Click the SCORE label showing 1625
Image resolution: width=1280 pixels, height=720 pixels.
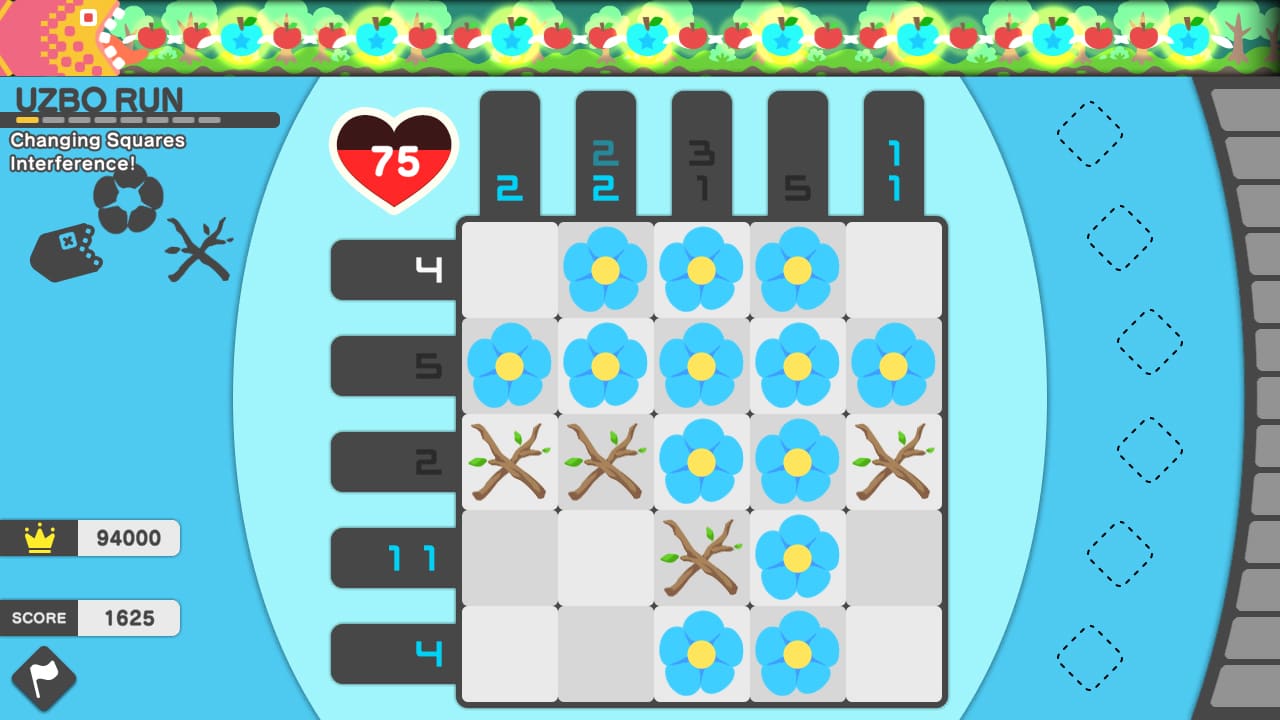click(x=40, y=617)
